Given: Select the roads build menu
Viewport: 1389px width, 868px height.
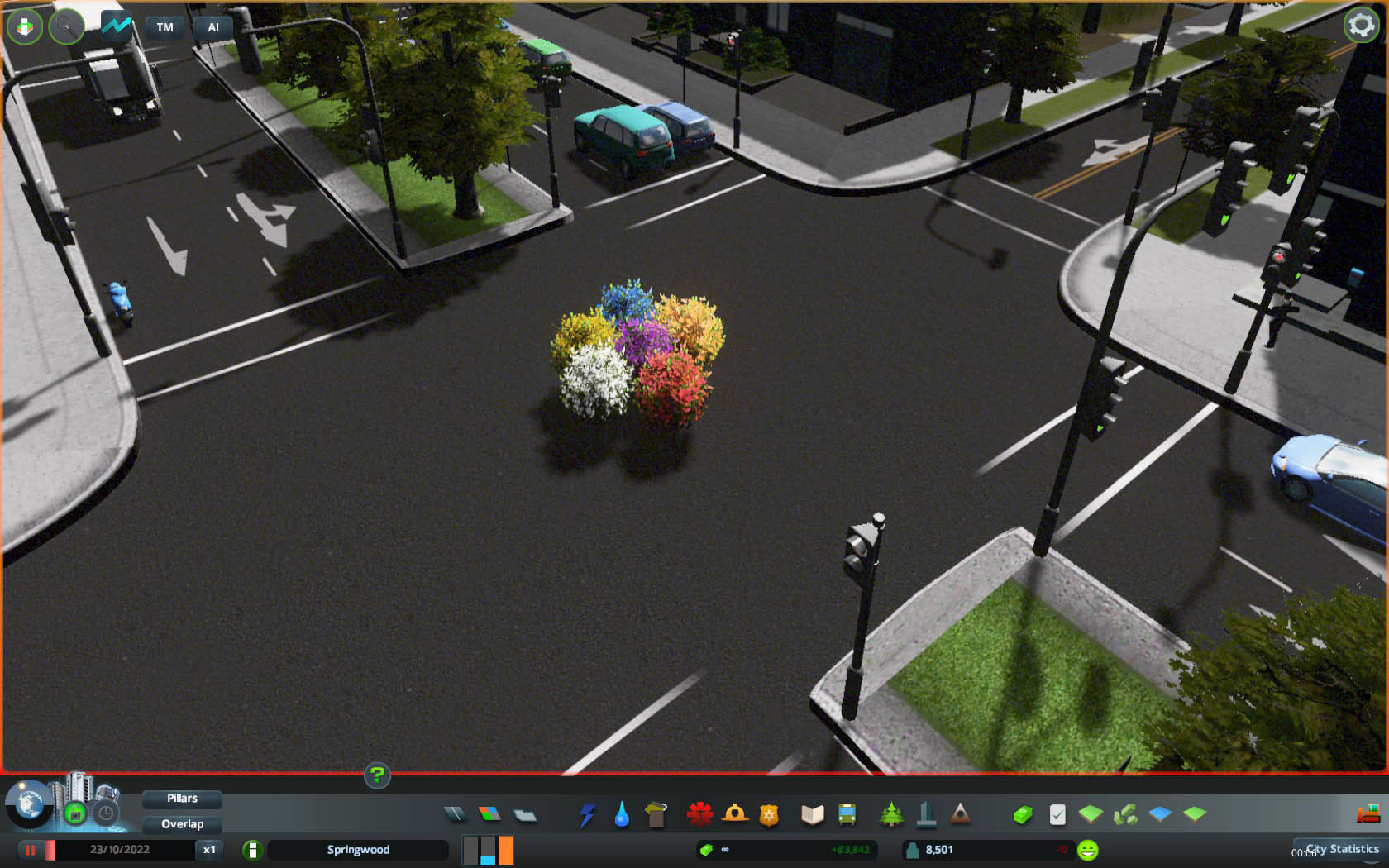Looking at the screenshot, I should click(455, 815).
